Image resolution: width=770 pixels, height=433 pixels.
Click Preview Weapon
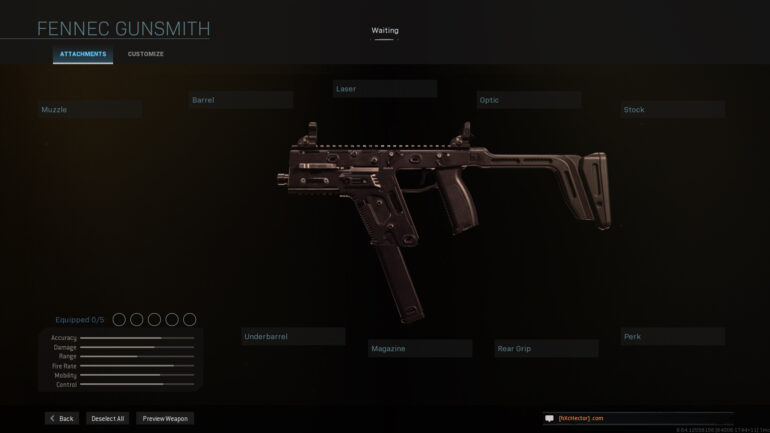(165, 418)
